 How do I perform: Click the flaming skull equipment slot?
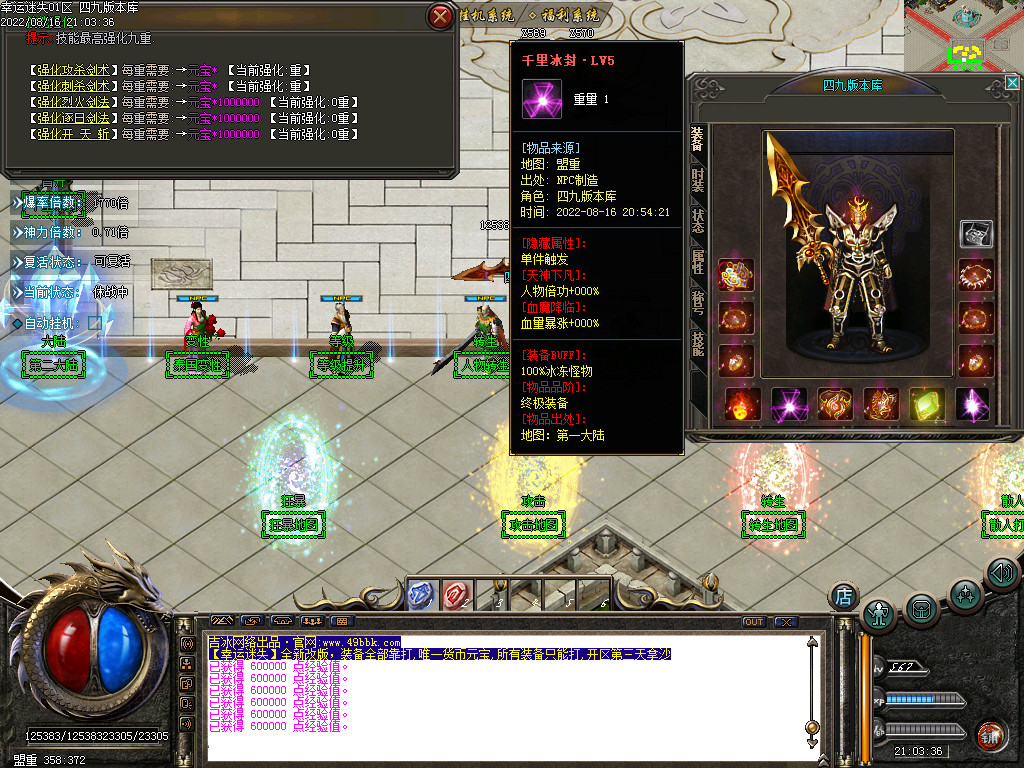pyautogui.click(x=741, y=404)
